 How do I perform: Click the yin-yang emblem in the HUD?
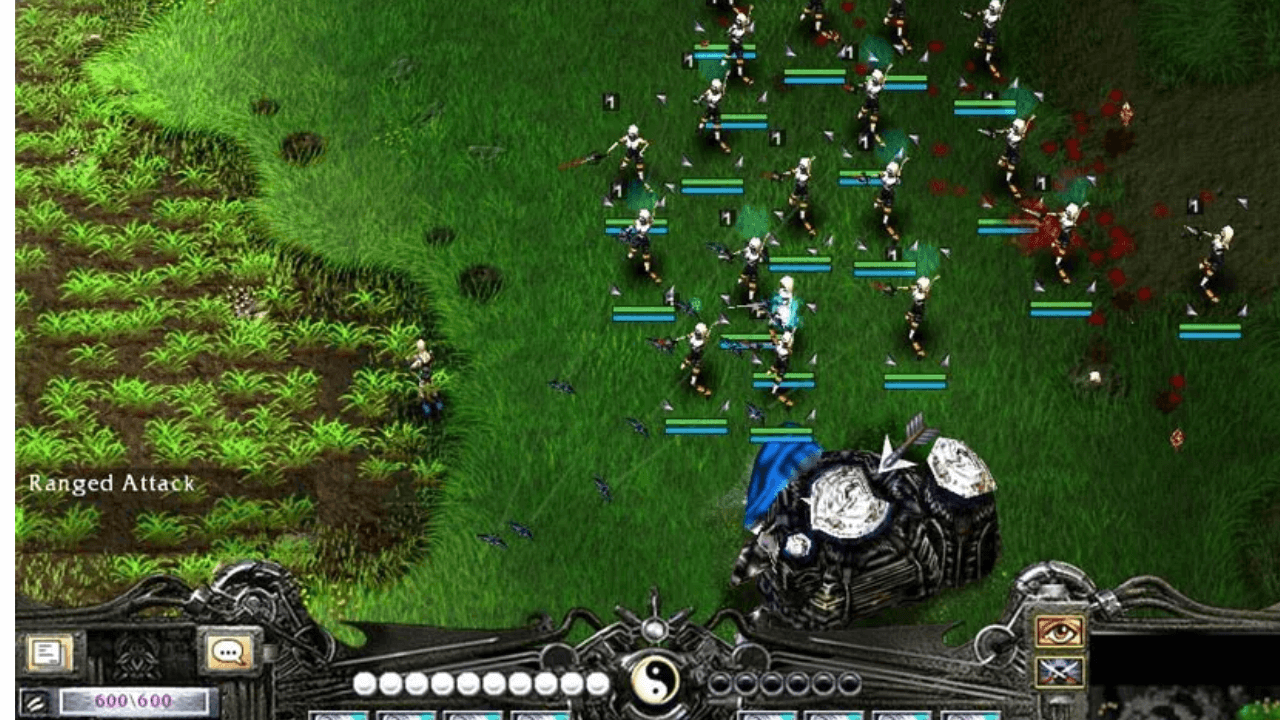coord(655,682)
